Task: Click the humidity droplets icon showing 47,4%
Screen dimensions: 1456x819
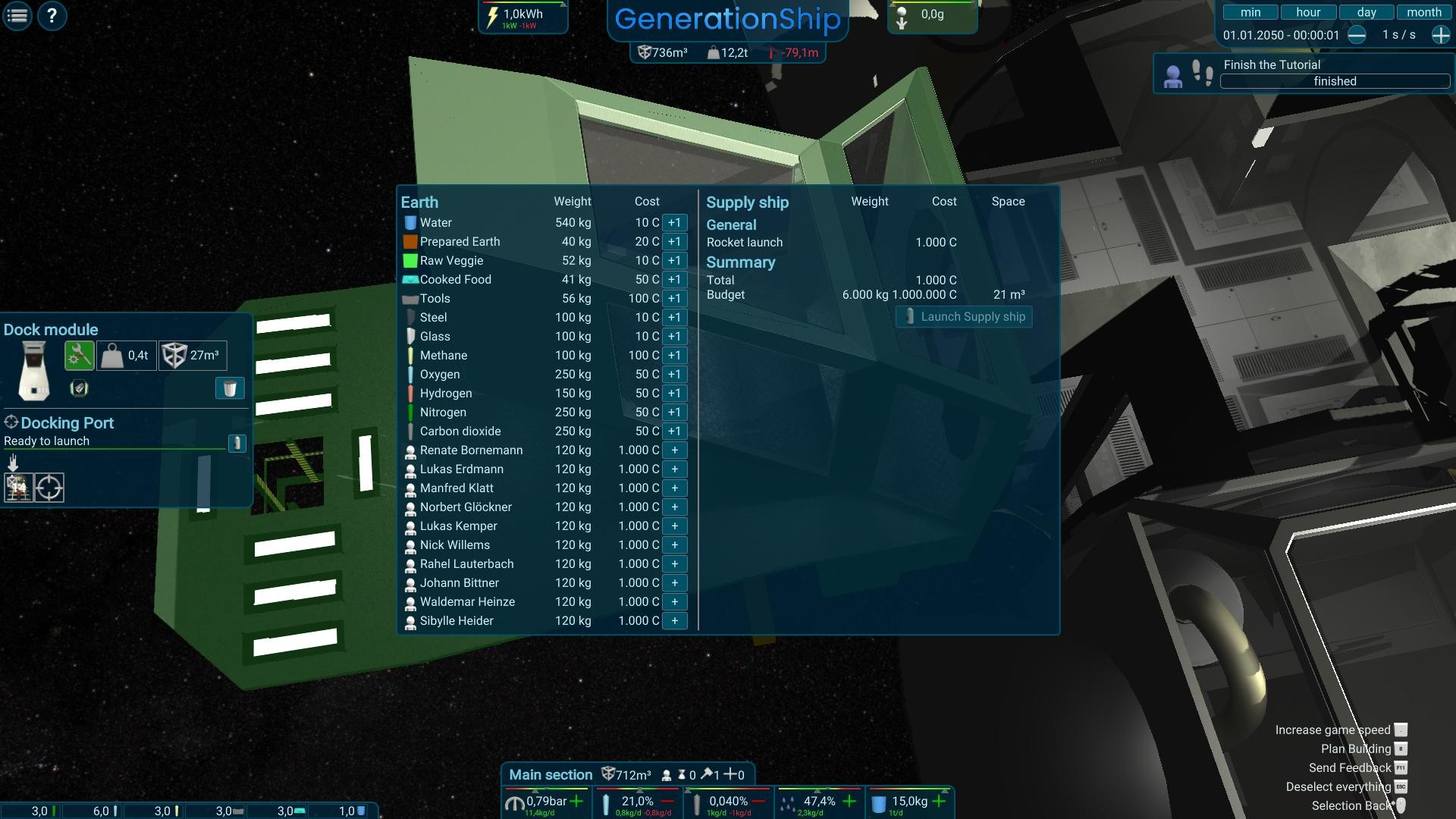Action: (790, 801)
